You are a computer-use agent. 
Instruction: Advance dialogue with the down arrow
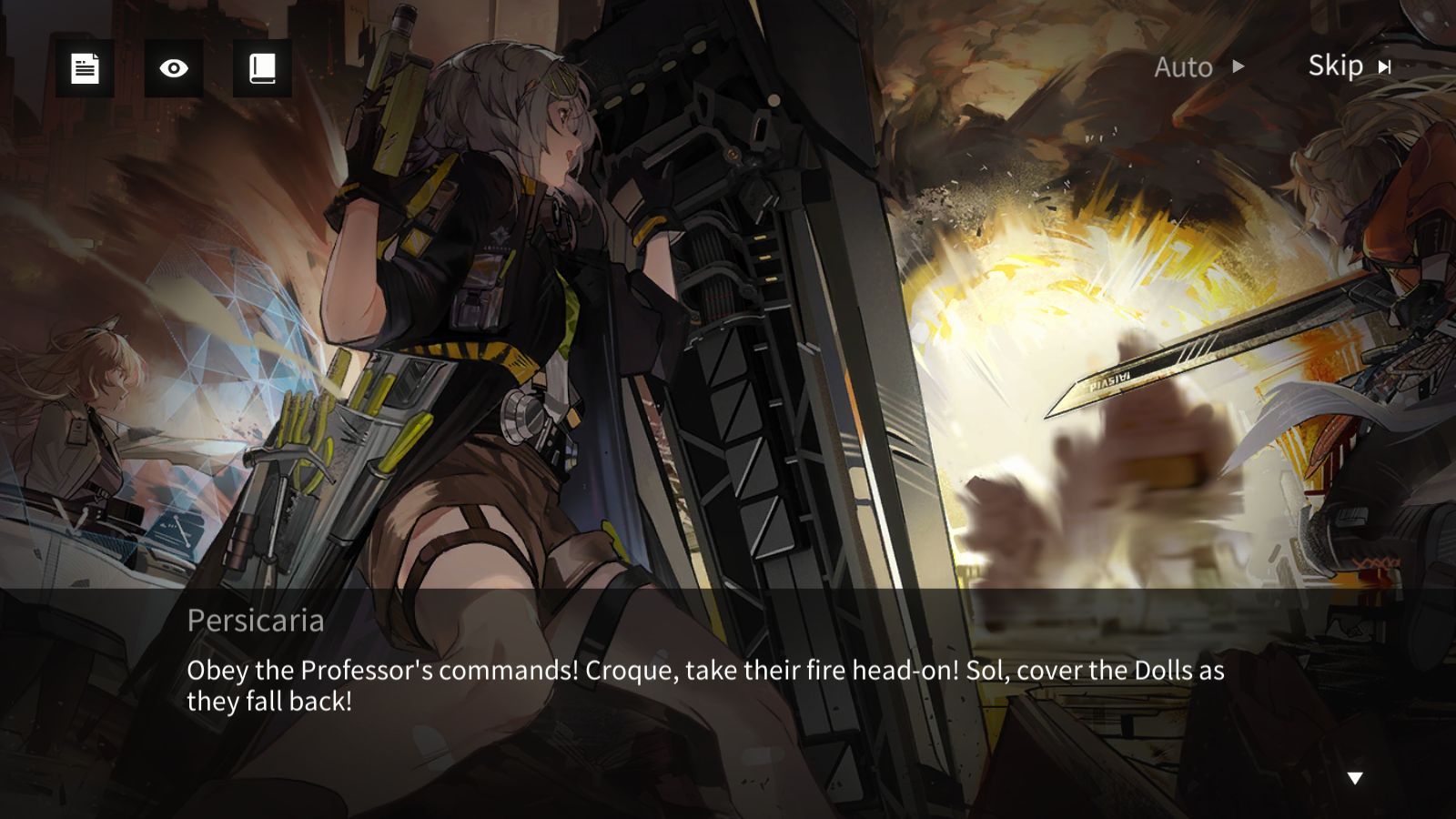pyautogui.click(x=1355, y=778)
